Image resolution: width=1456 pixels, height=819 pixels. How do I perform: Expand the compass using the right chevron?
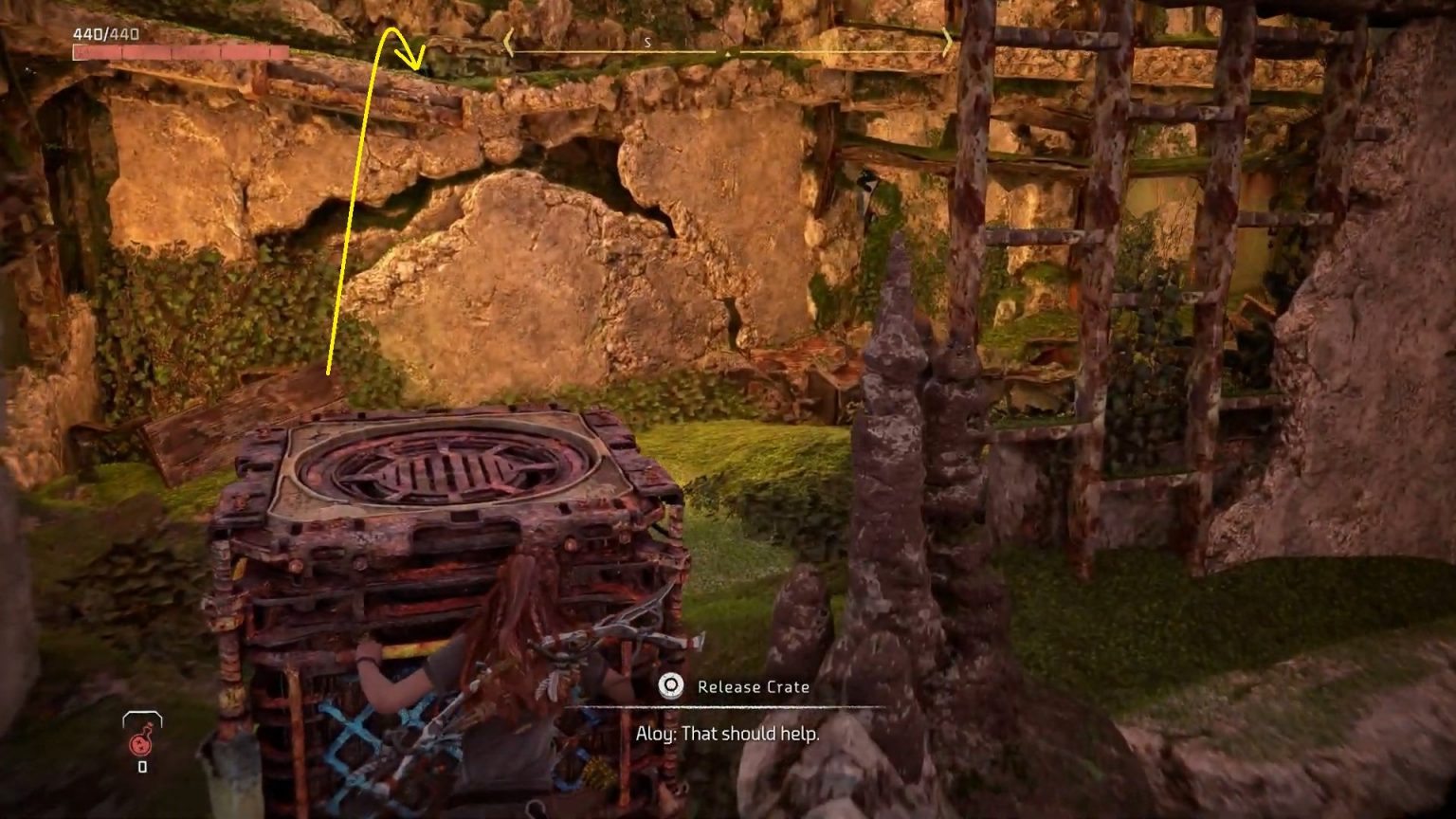947,42
